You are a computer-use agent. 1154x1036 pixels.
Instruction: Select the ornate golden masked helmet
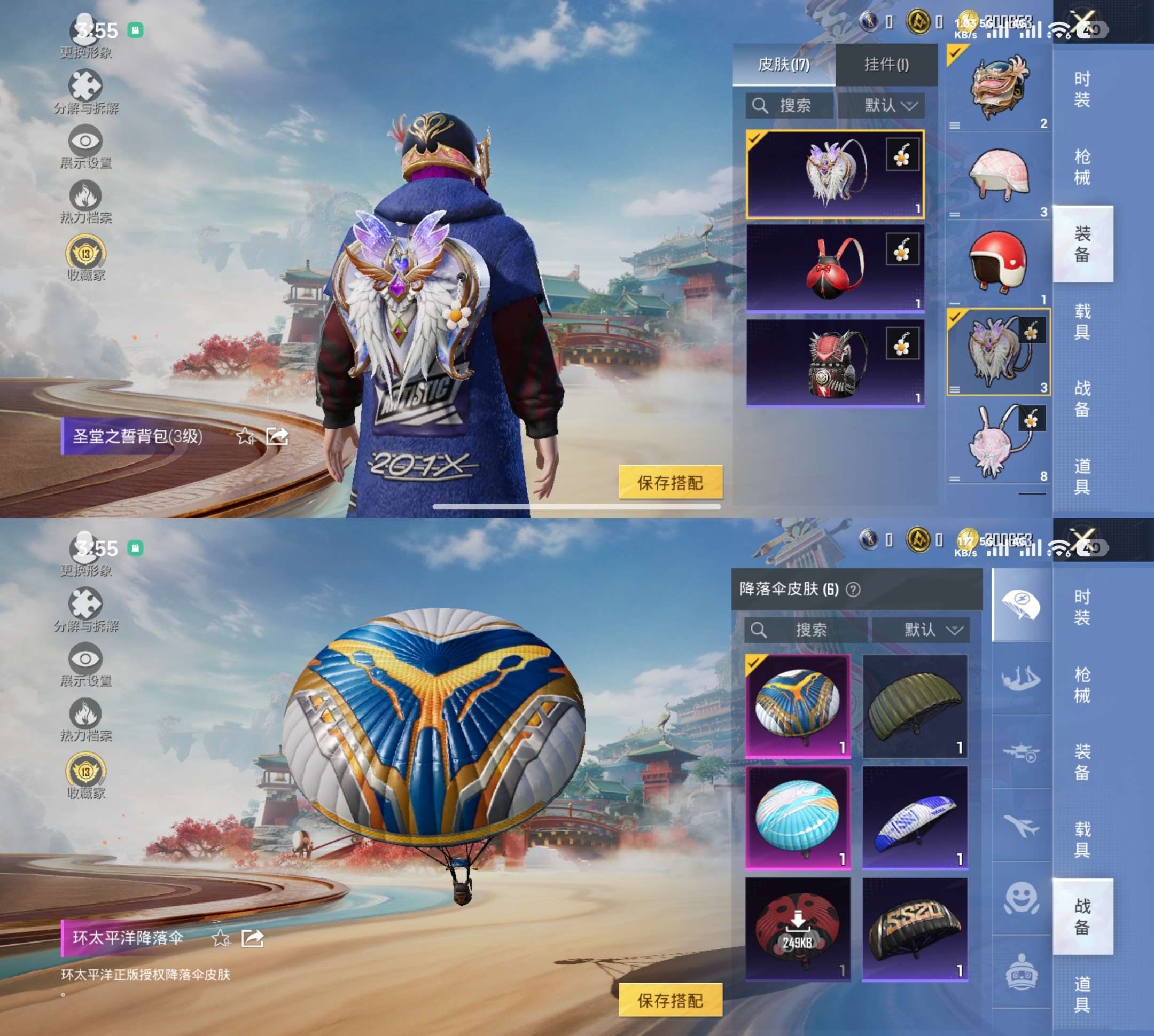coord(999,87)
